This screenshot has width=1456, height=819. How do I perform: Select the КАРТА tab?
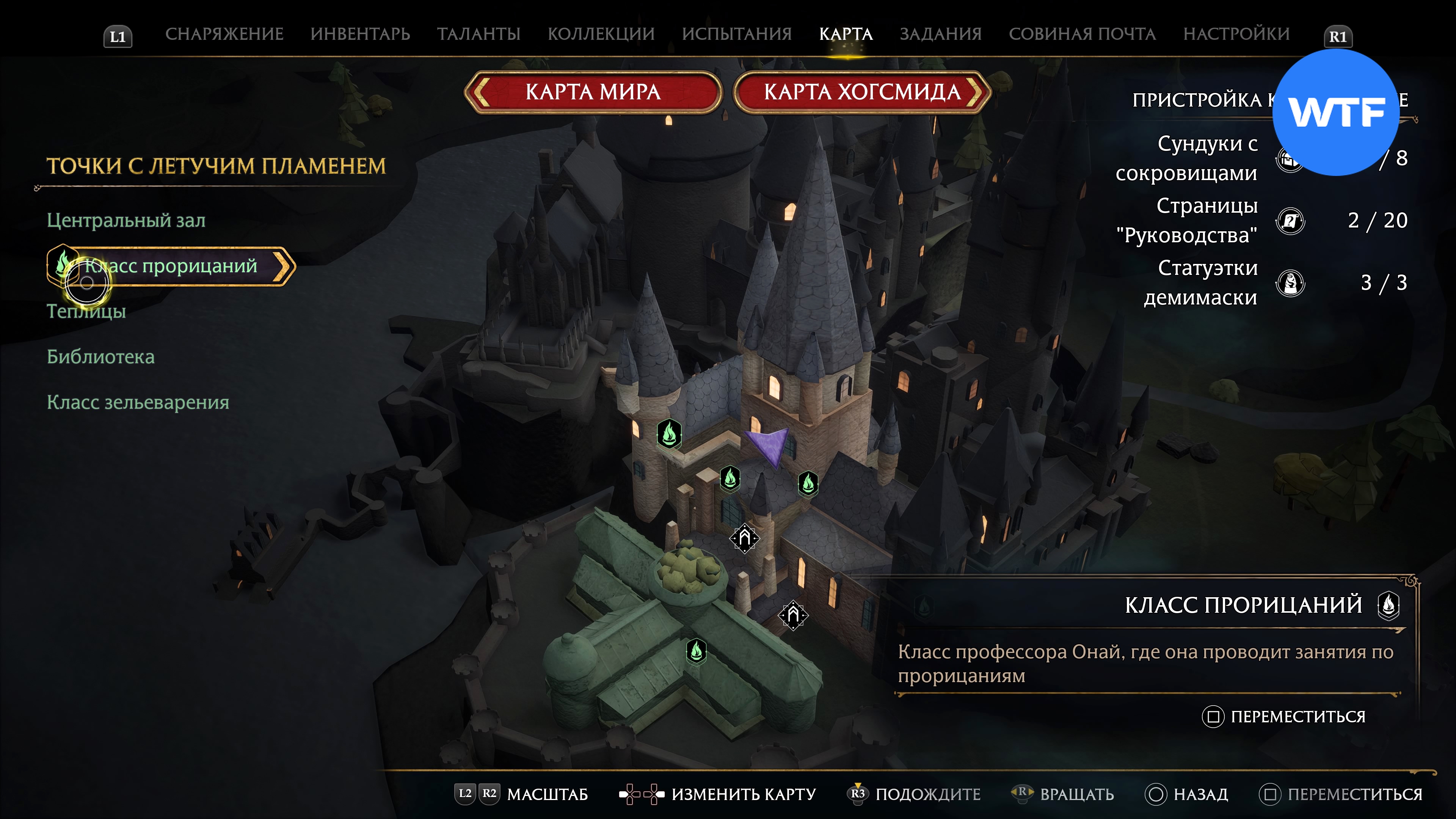(846, 35)
